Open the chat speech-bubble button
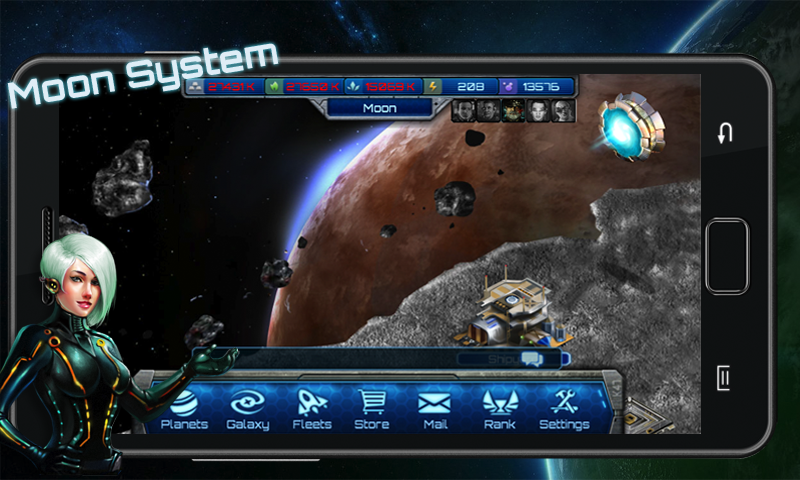The height and width of the screenshot is (480, 800). 531,358
